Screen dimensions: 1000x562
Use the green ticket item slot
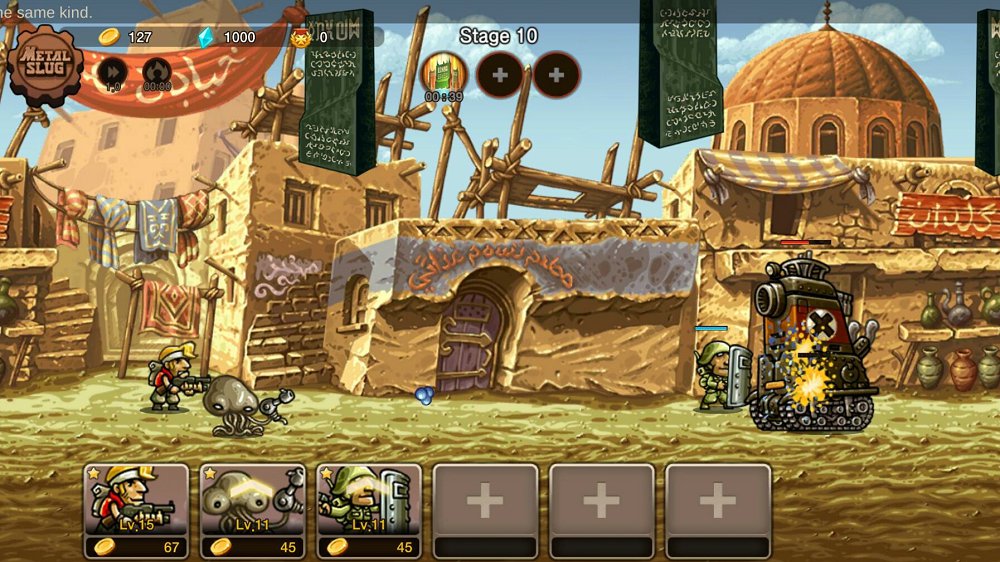(443, 73)
